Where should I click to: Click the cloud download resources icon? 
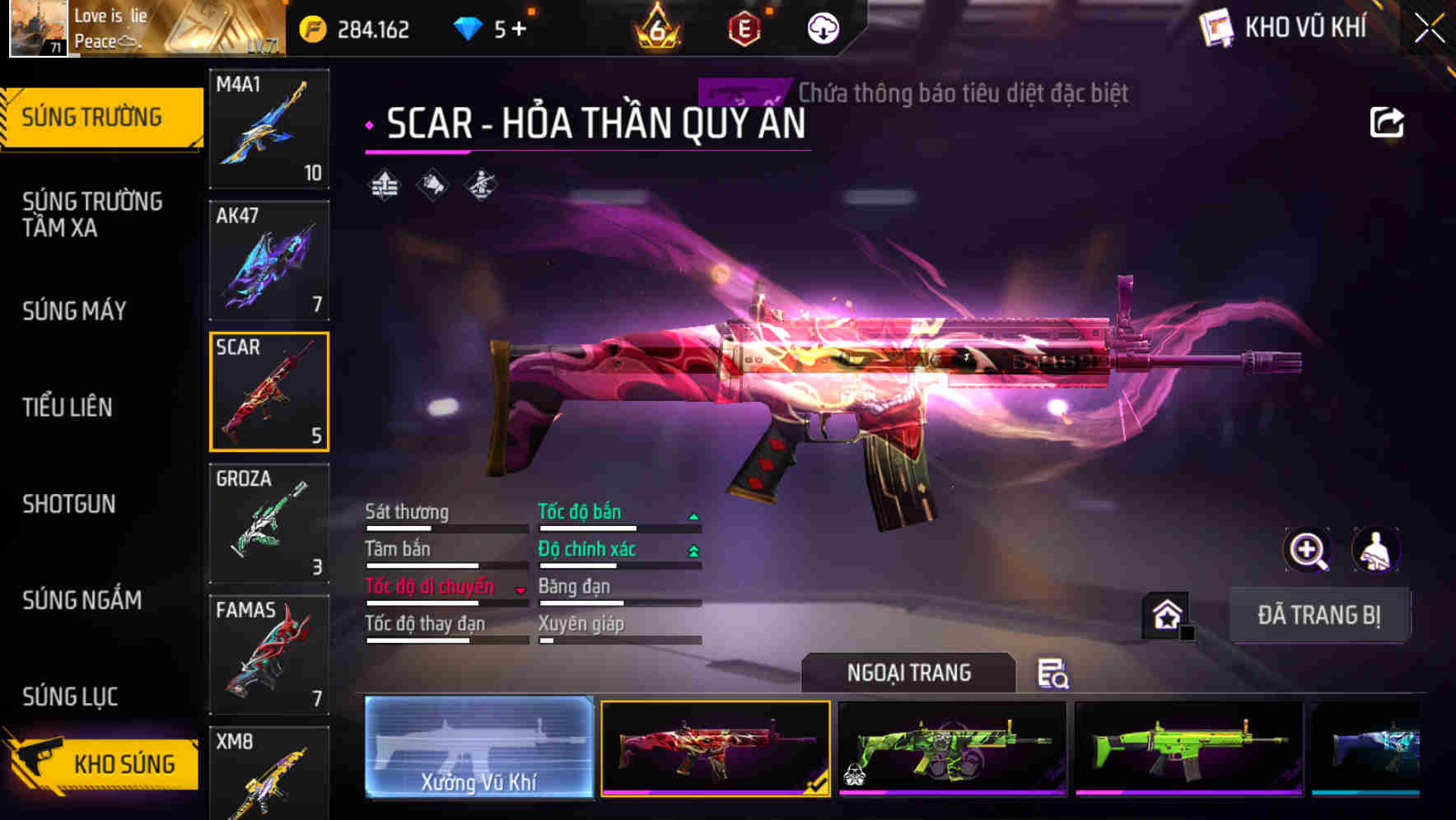click(x=821, y=26)
